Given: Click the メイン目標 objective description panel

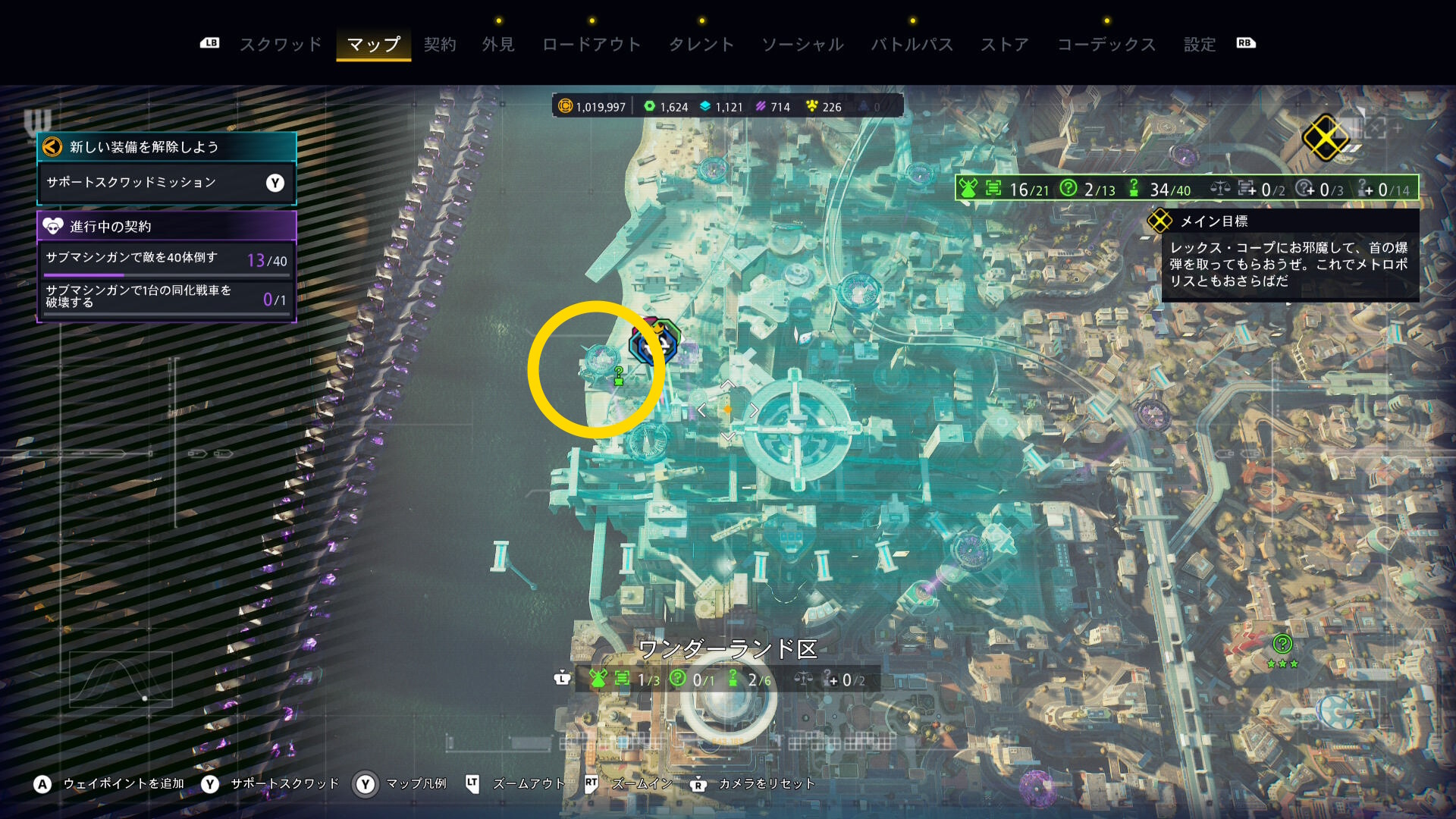Looking at the screenshot, I should (1289, 264).
